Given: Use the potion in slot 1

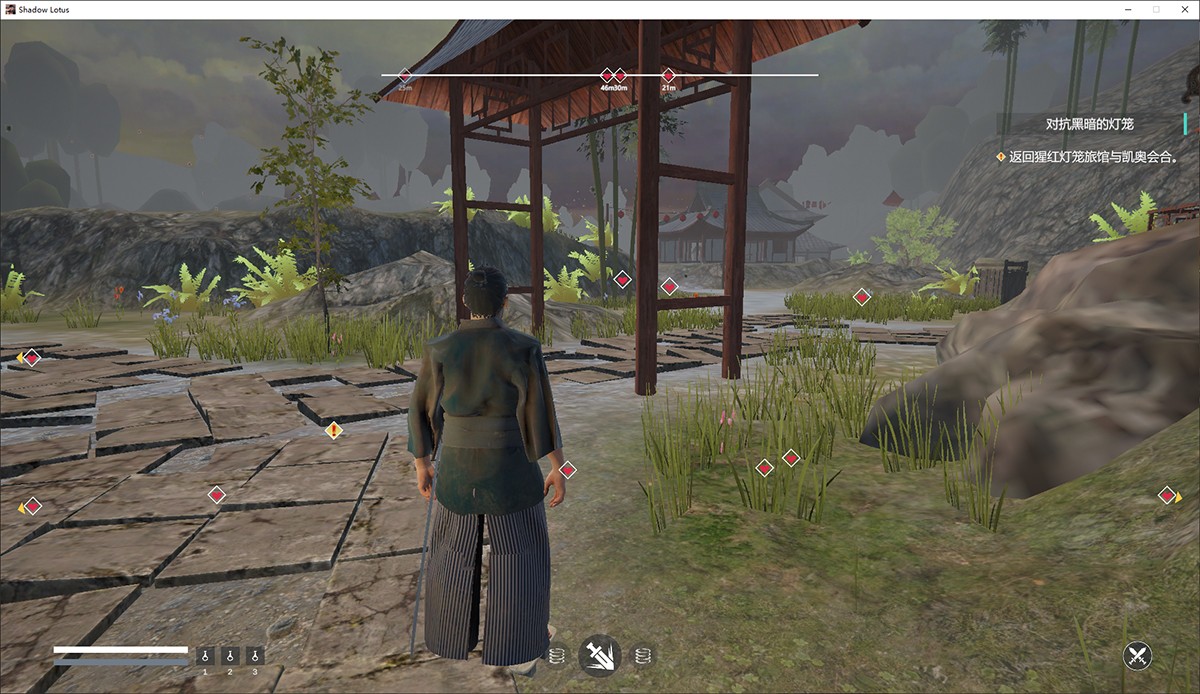Looking at the screenshot, I should [205, 656].
